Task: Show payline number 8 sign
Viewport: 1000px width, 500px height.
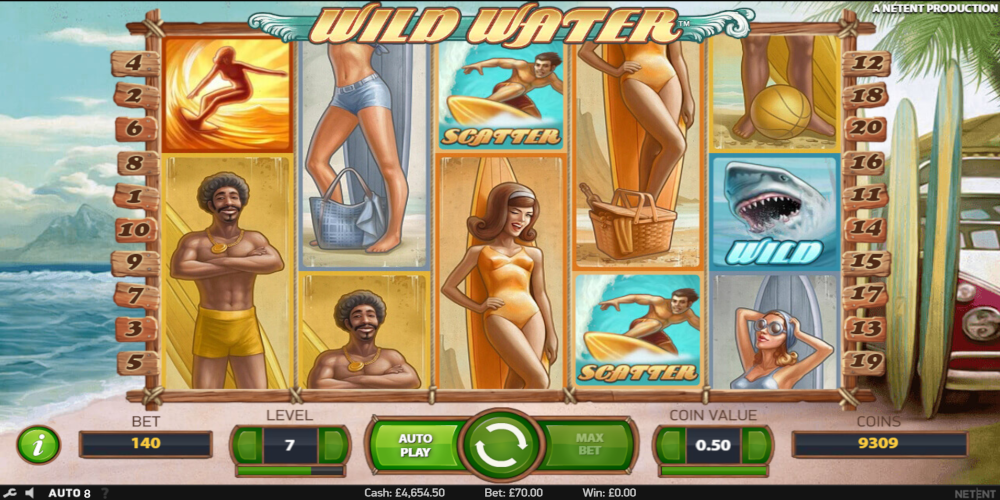Action: (136, 162)
